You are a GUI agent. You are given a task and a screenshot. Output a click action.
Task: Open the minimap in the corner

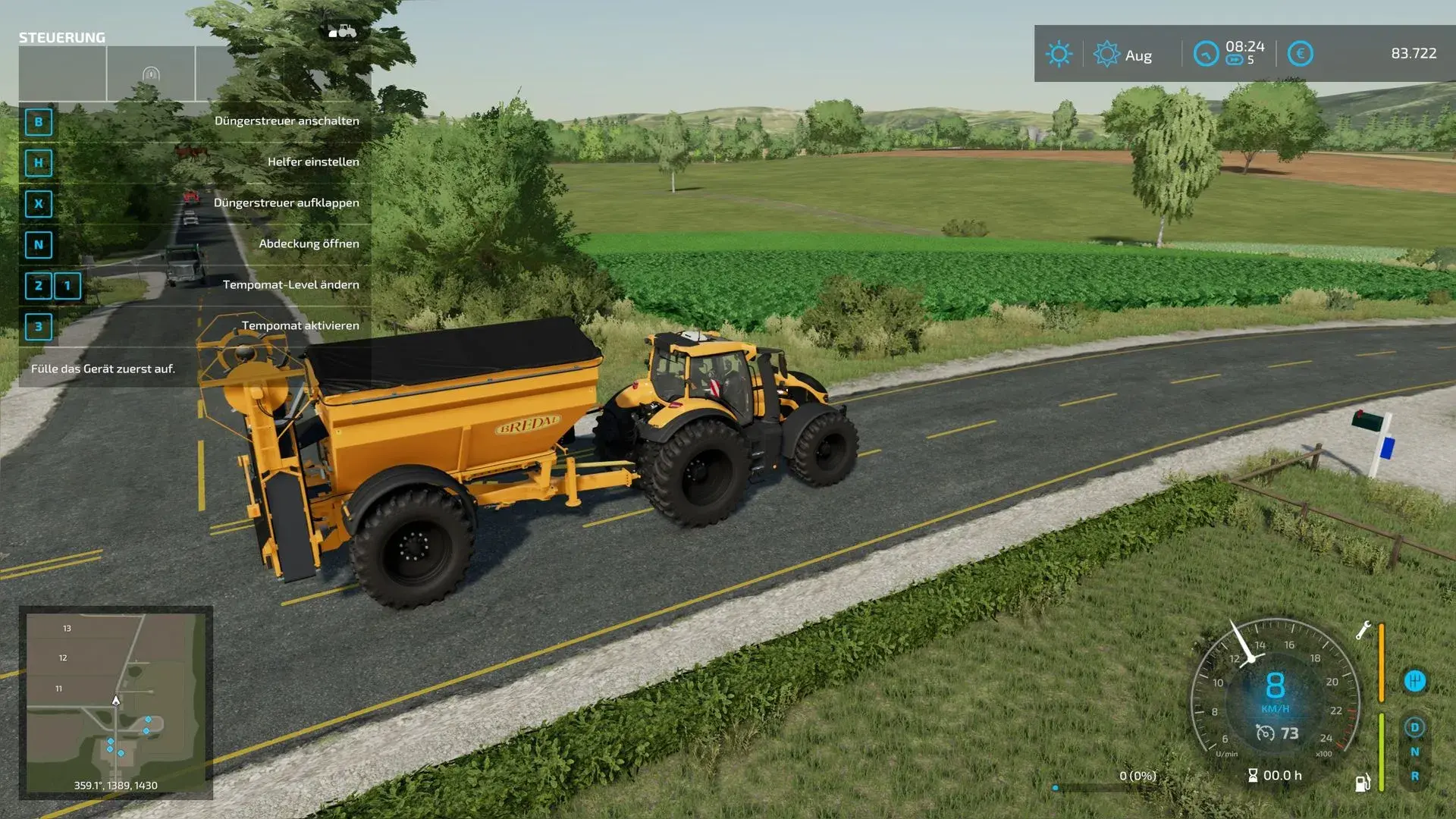(115, 701)
